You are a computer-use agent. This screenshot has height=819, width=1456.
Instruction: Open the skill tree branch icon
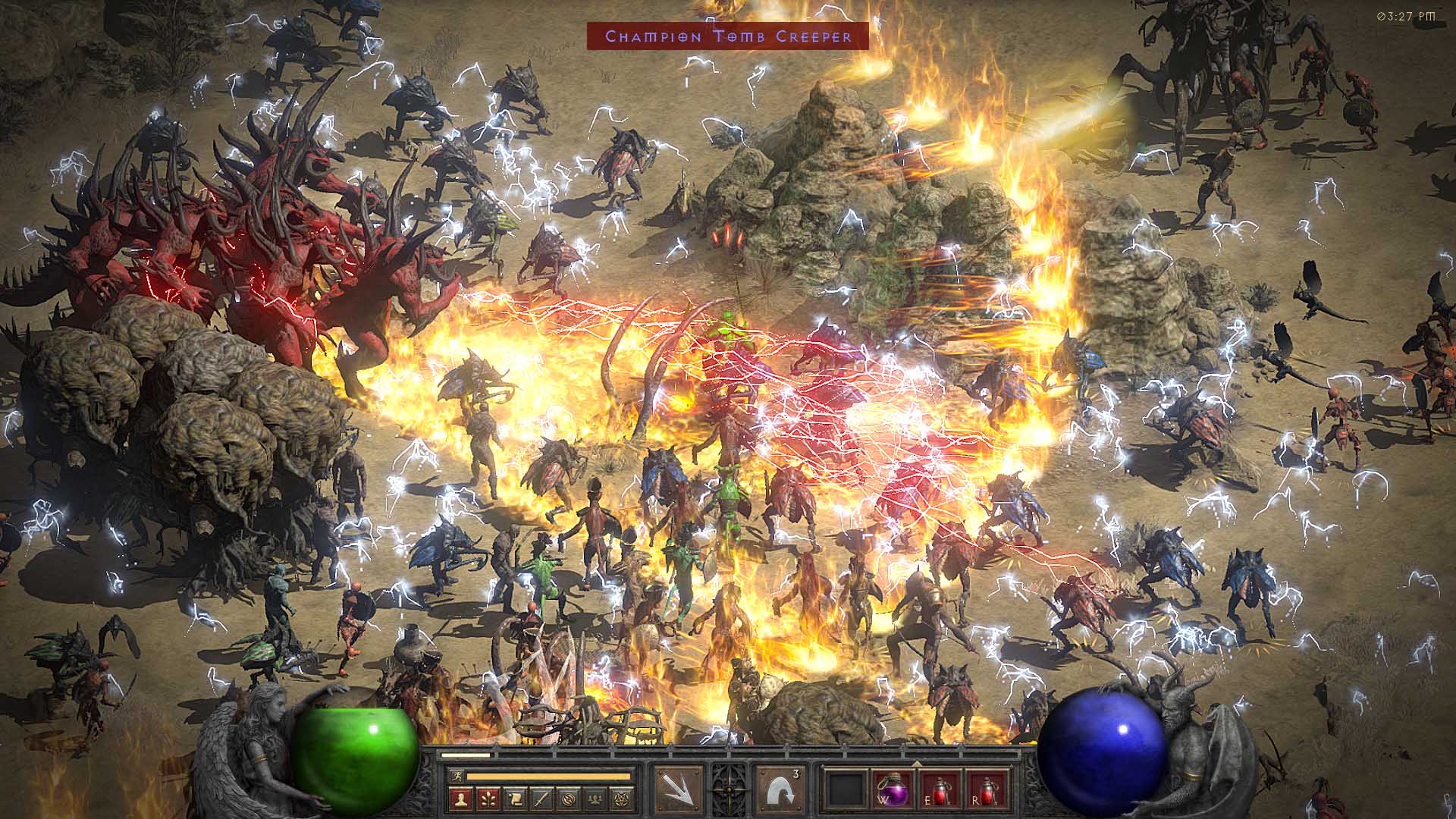click(x=488, y=798)
